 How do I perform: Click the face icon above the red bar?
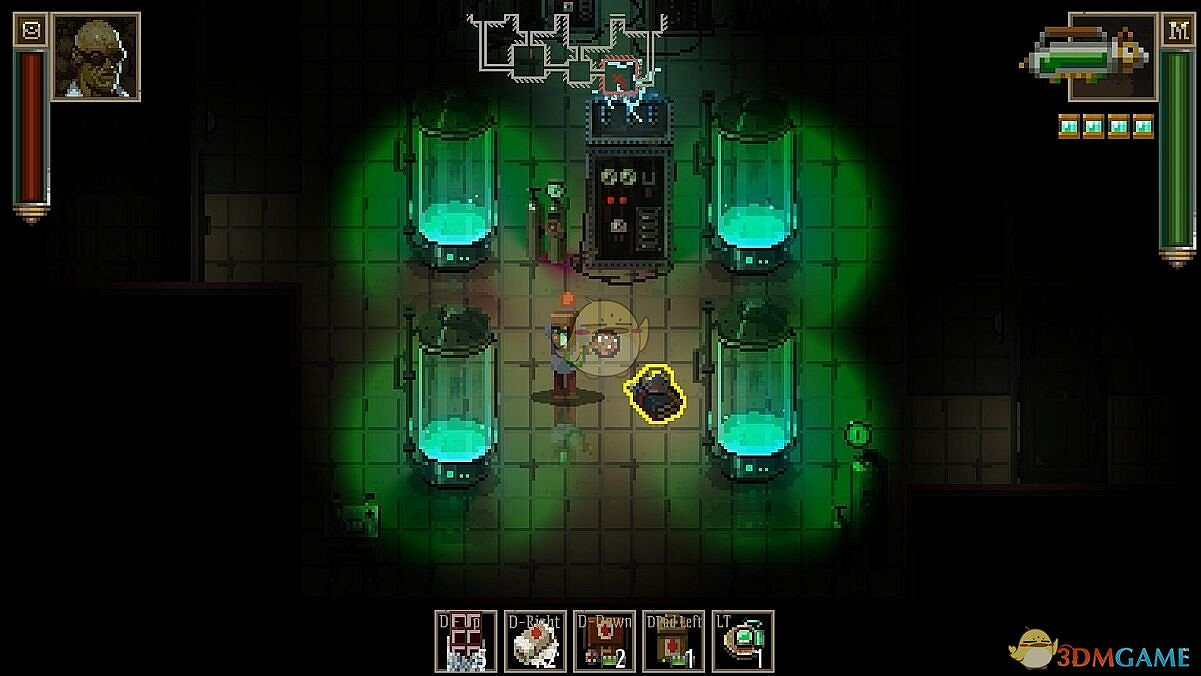click(x=31, y=31)
